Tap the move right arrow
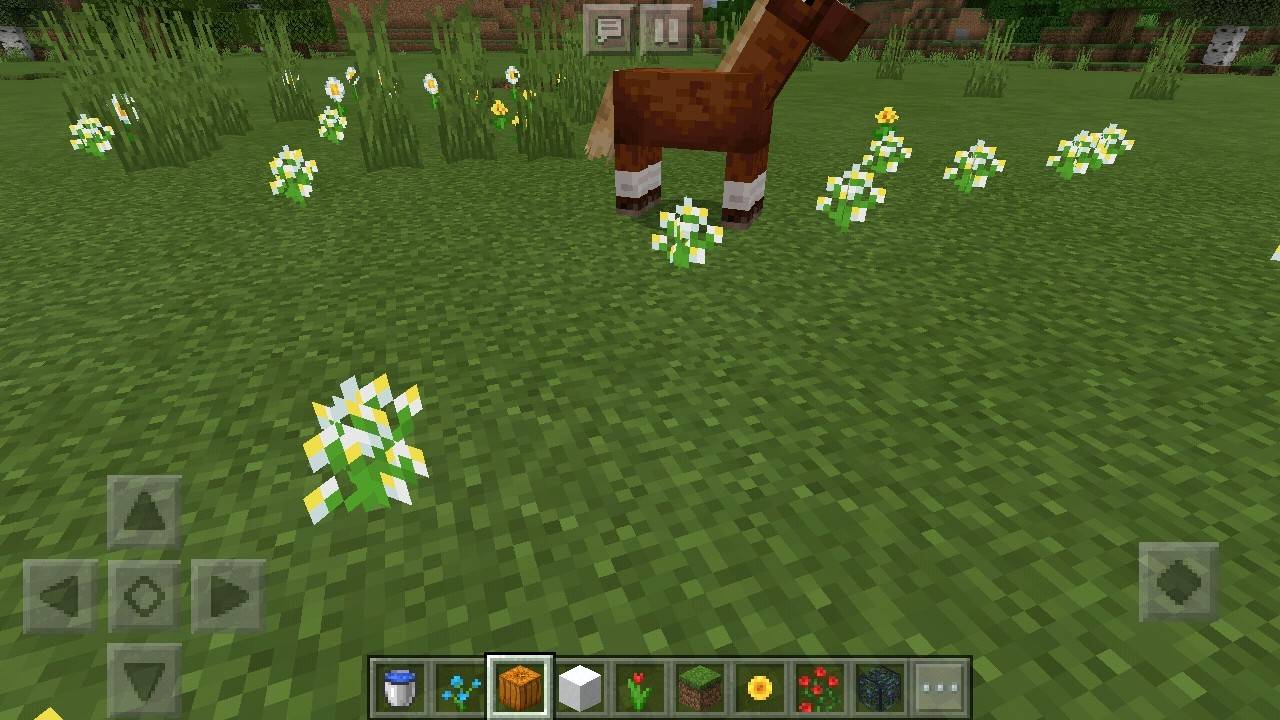1280x720 pixels. click(x=229, y=597)
